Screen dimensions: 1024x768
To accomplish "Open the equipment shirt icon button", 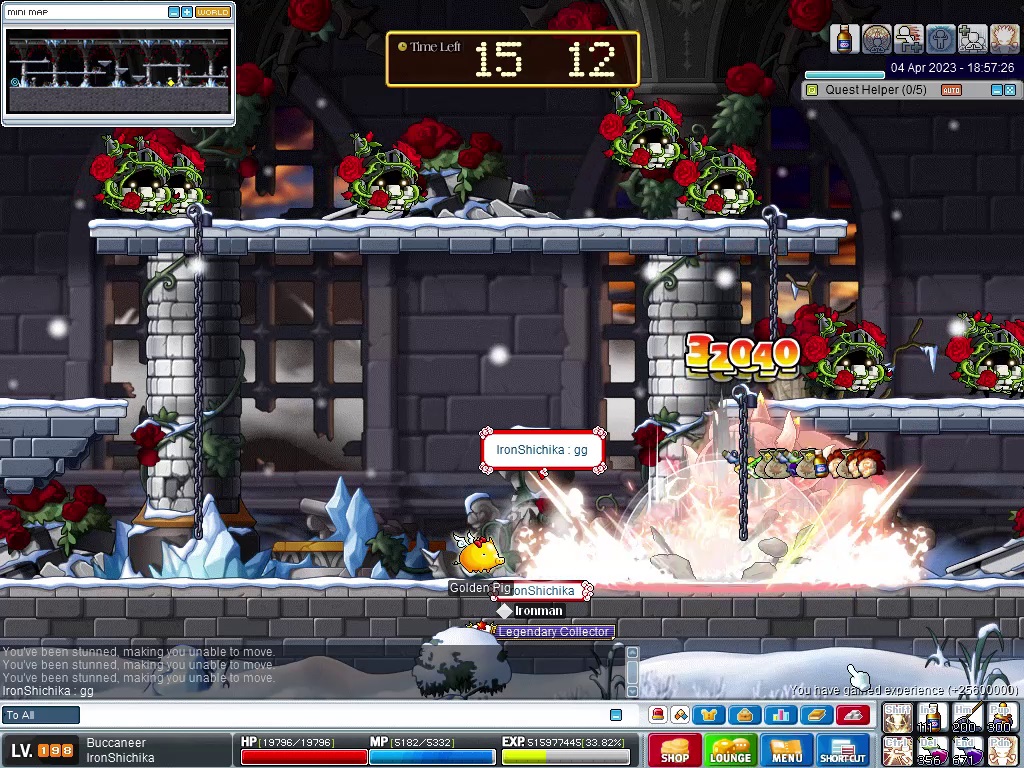I will 710,715.
